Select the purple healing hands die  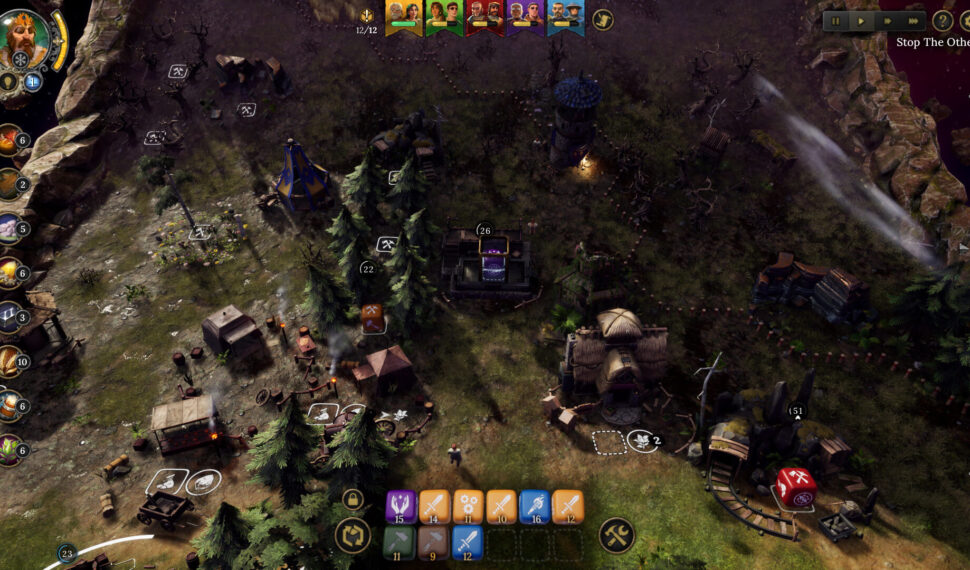tap(401, 506)
